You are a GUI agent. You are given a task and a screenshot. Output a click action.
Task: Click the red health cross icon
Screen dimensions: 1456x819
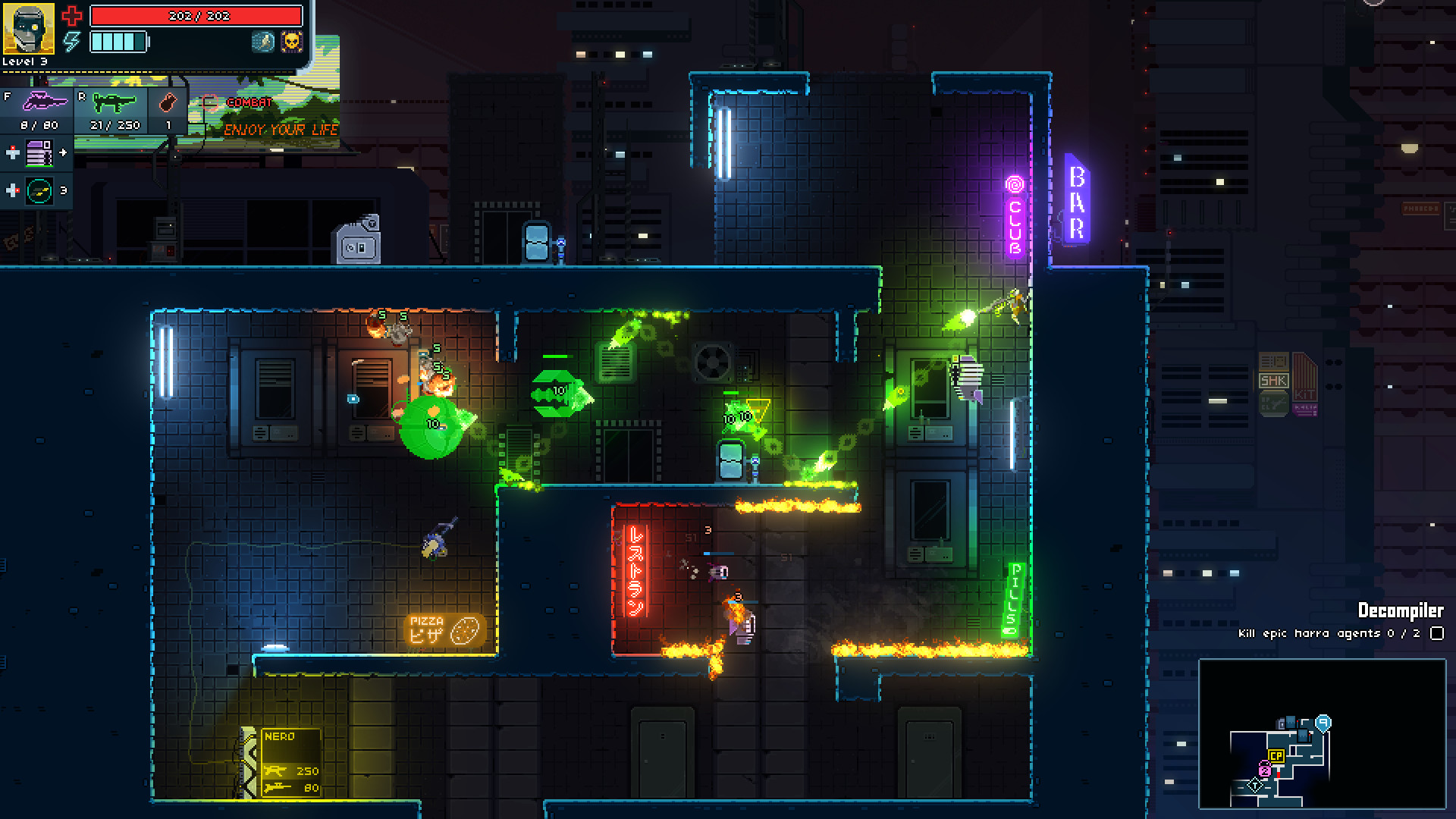(72, 16)
